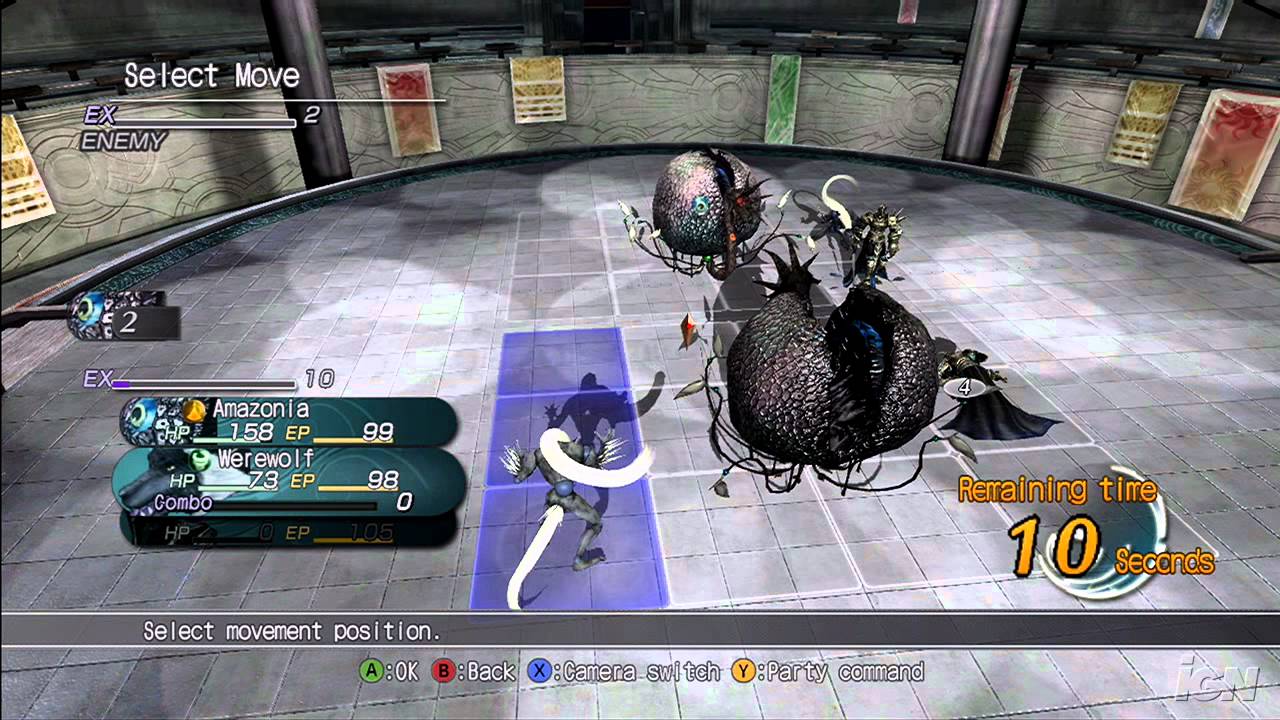This screenshot has width=1280, height=720.
Task: Click the green class emblem beside Werewolf's name
Action: 199,460
